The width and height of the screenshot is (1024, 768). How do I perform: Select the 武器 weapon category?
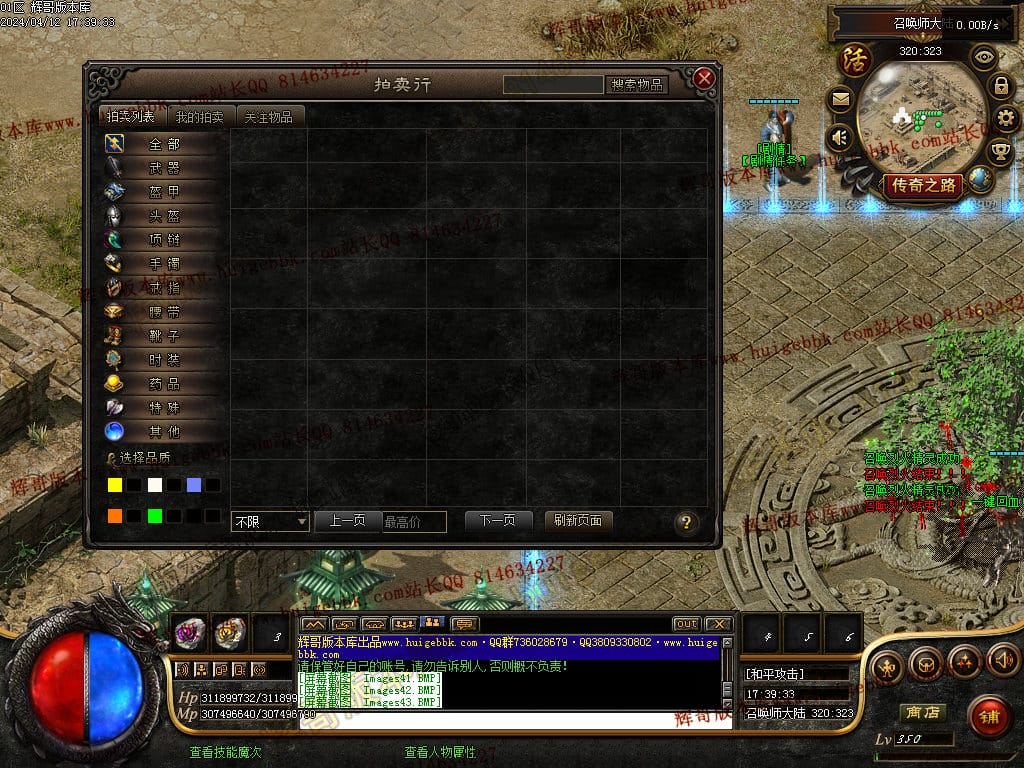(163, 168)
